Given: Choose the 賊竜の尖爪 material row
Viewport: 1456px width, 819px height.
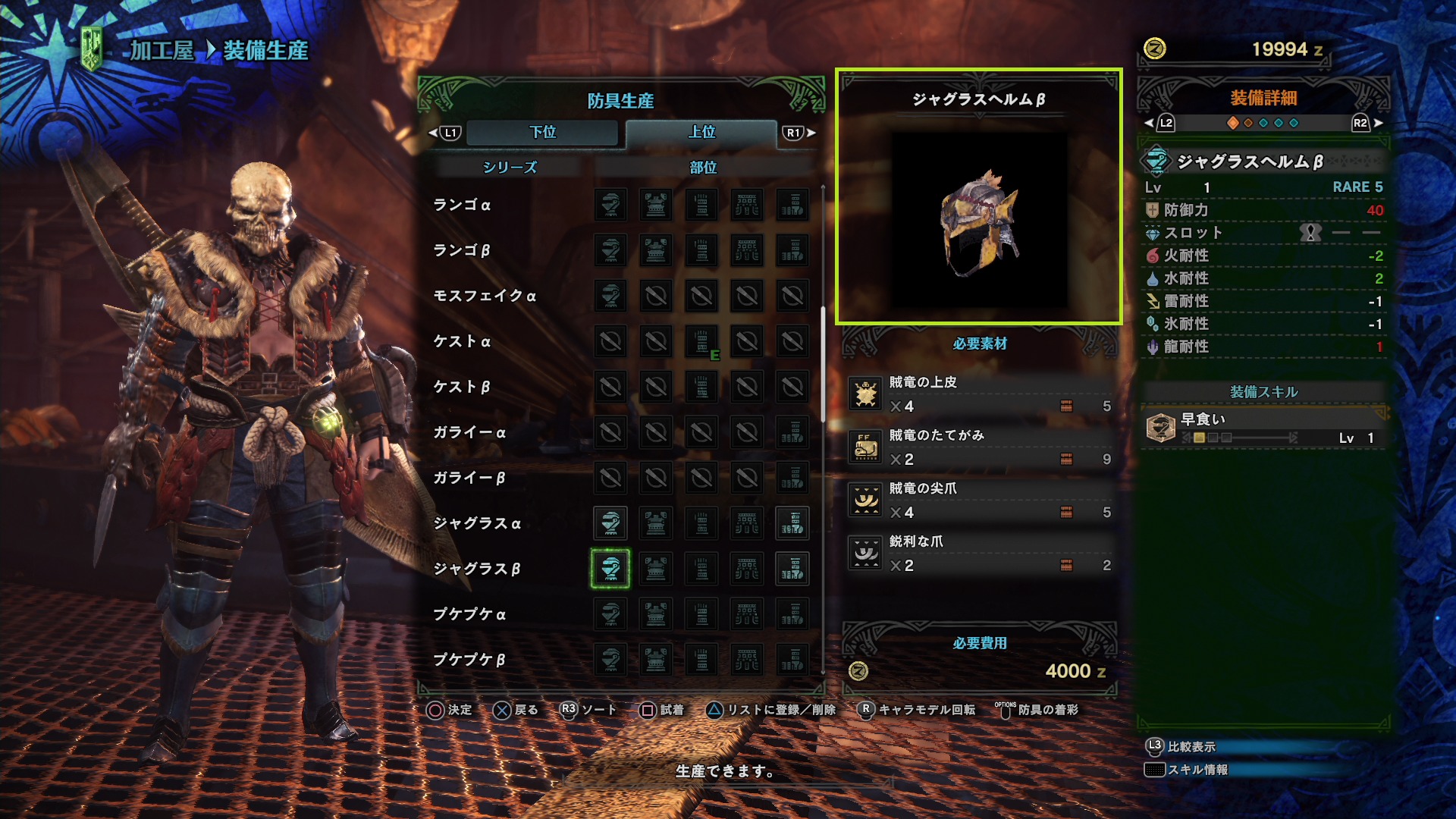Looking at the screenshot, I should [x=980, y=500].
